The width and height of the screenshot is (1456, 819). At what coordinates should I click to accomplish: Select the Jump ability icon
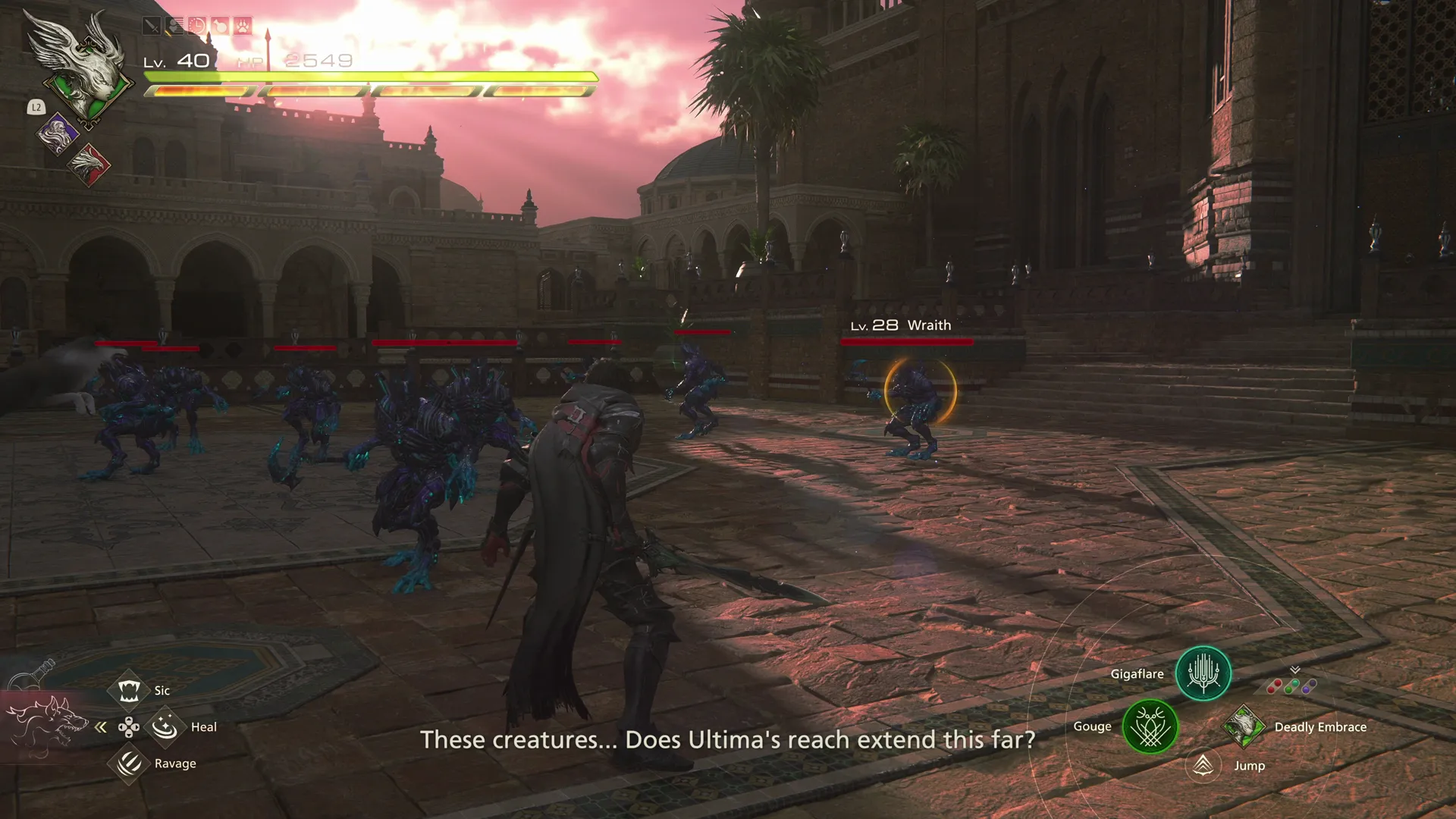coord(1203,767)
